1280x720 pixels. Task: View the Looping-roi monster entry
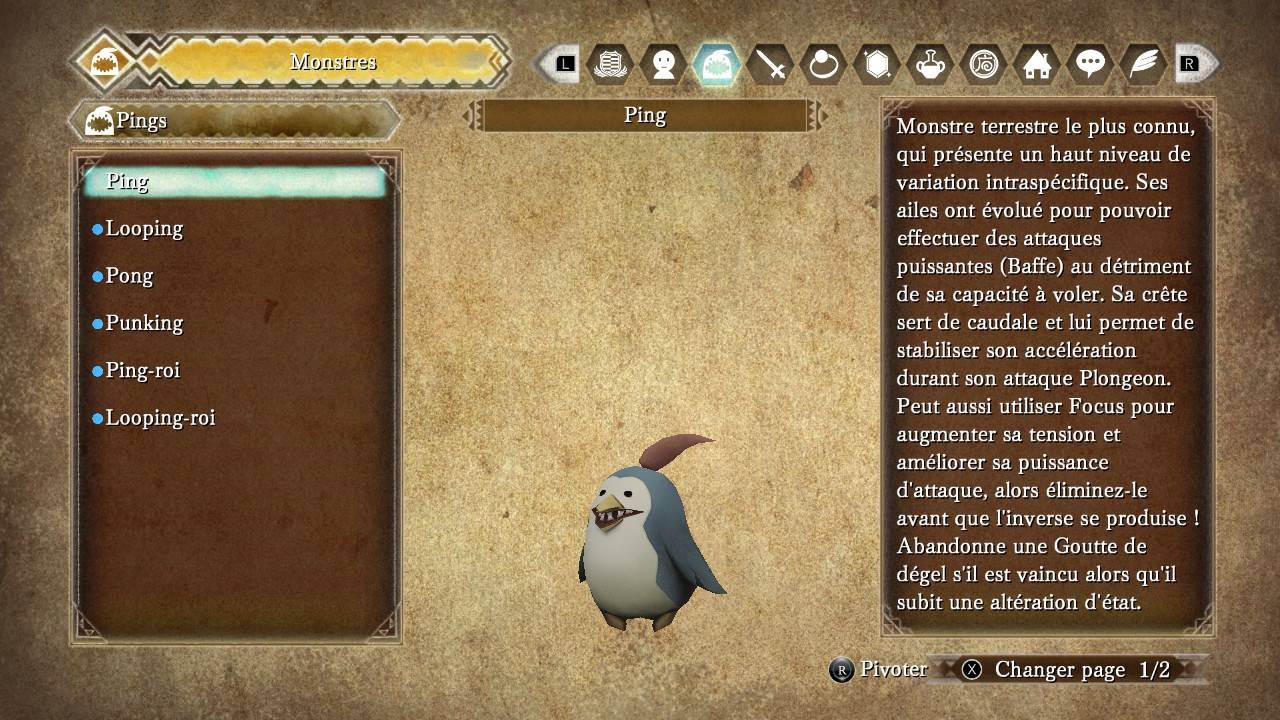pos(160,418)
